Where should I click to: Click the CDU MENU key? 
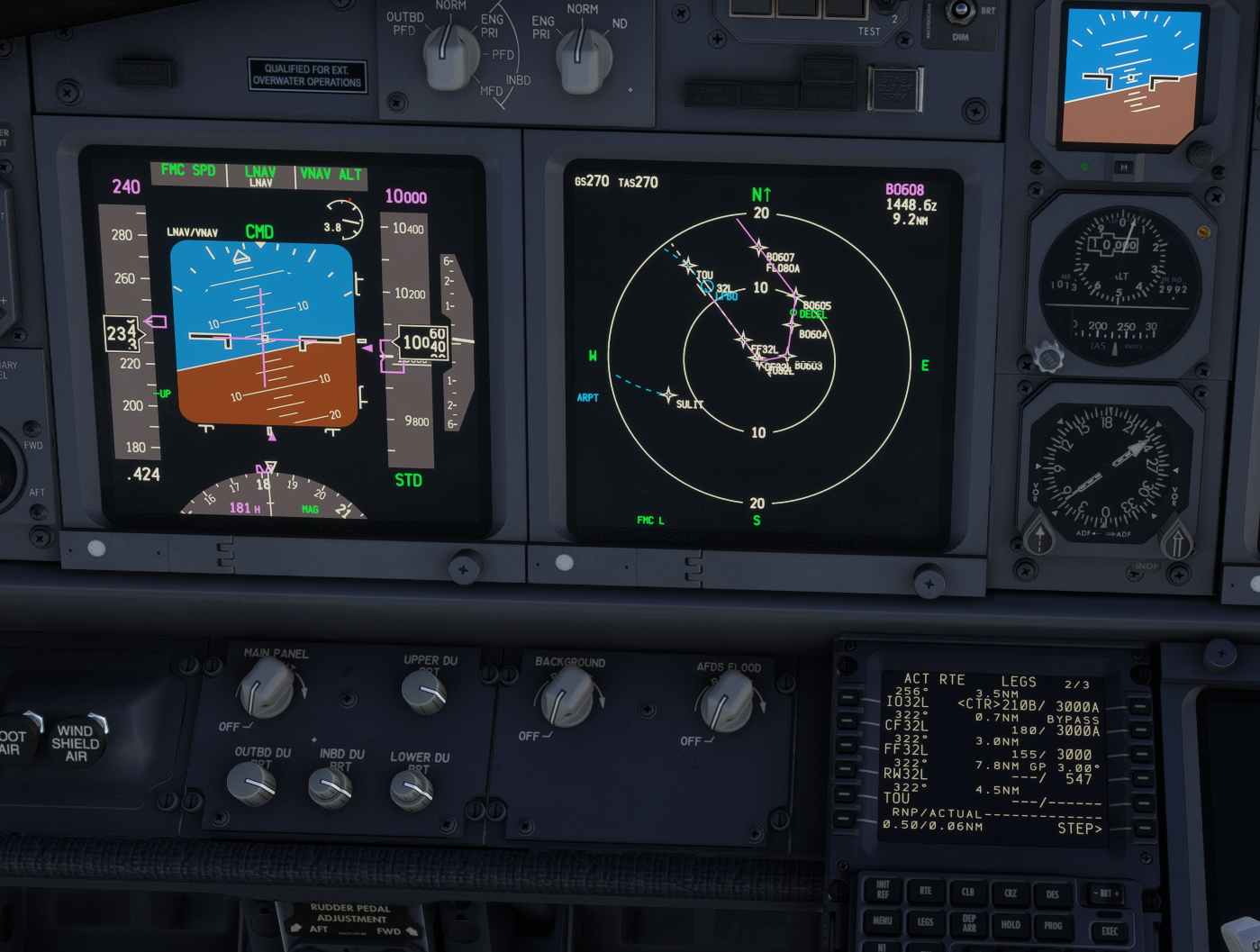click(x=883, y=920)
